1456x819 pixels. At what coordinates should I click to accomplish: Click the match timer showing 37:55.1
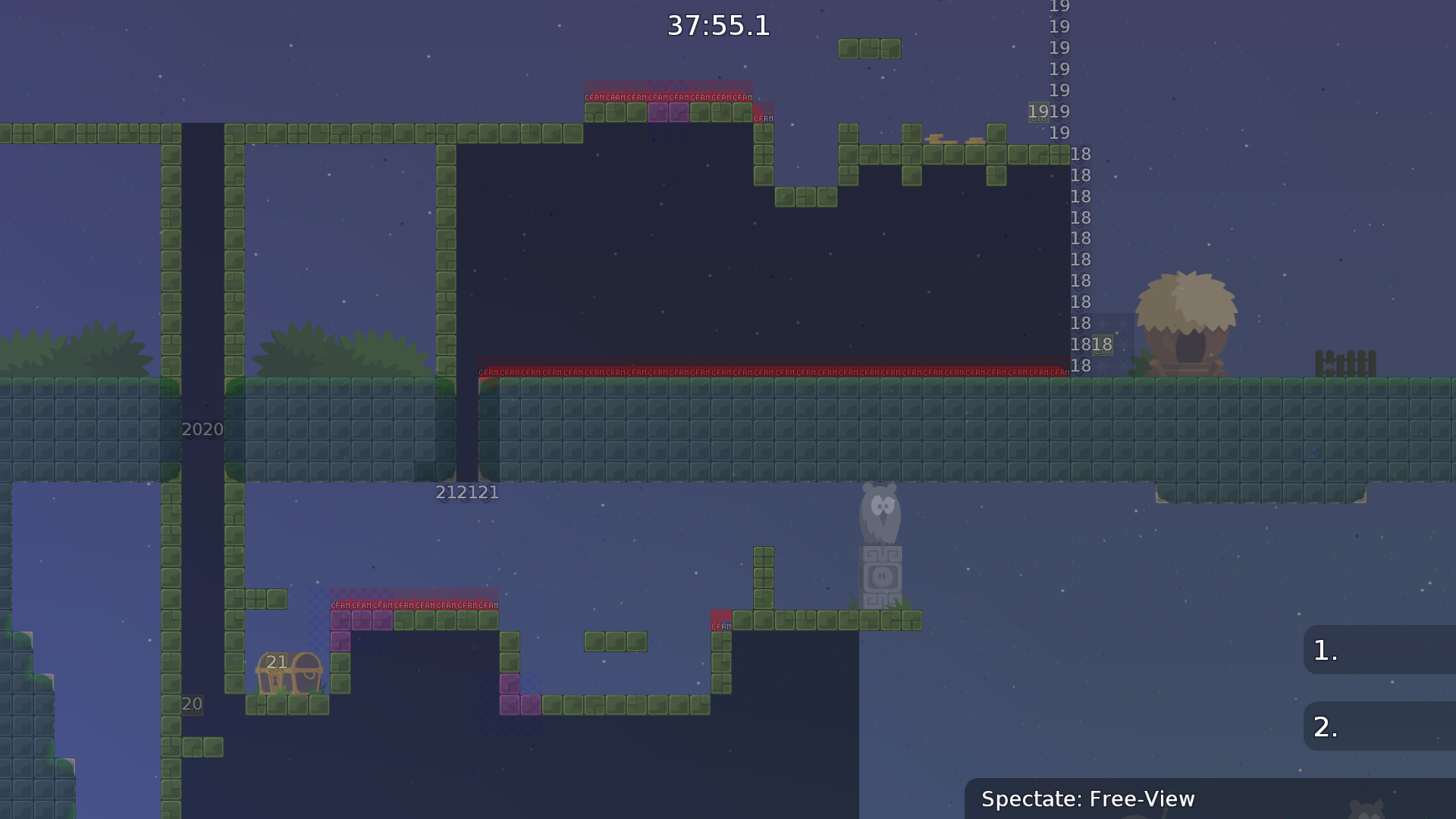(x=717, y=26)
